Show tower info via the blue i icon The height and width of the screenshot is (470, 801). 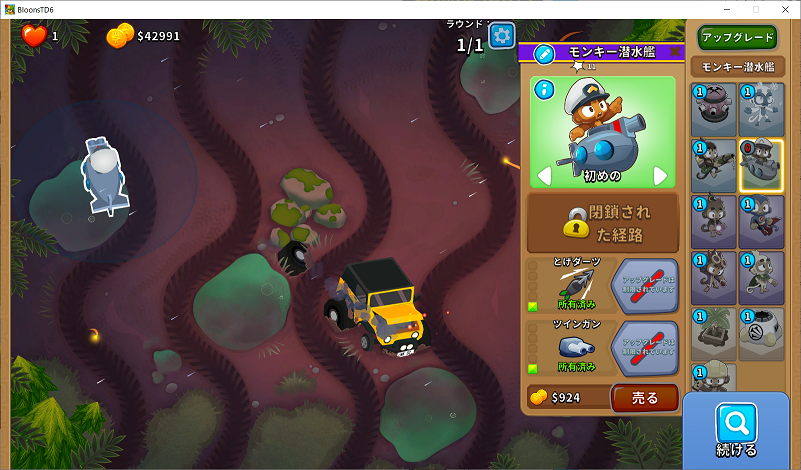544,89
